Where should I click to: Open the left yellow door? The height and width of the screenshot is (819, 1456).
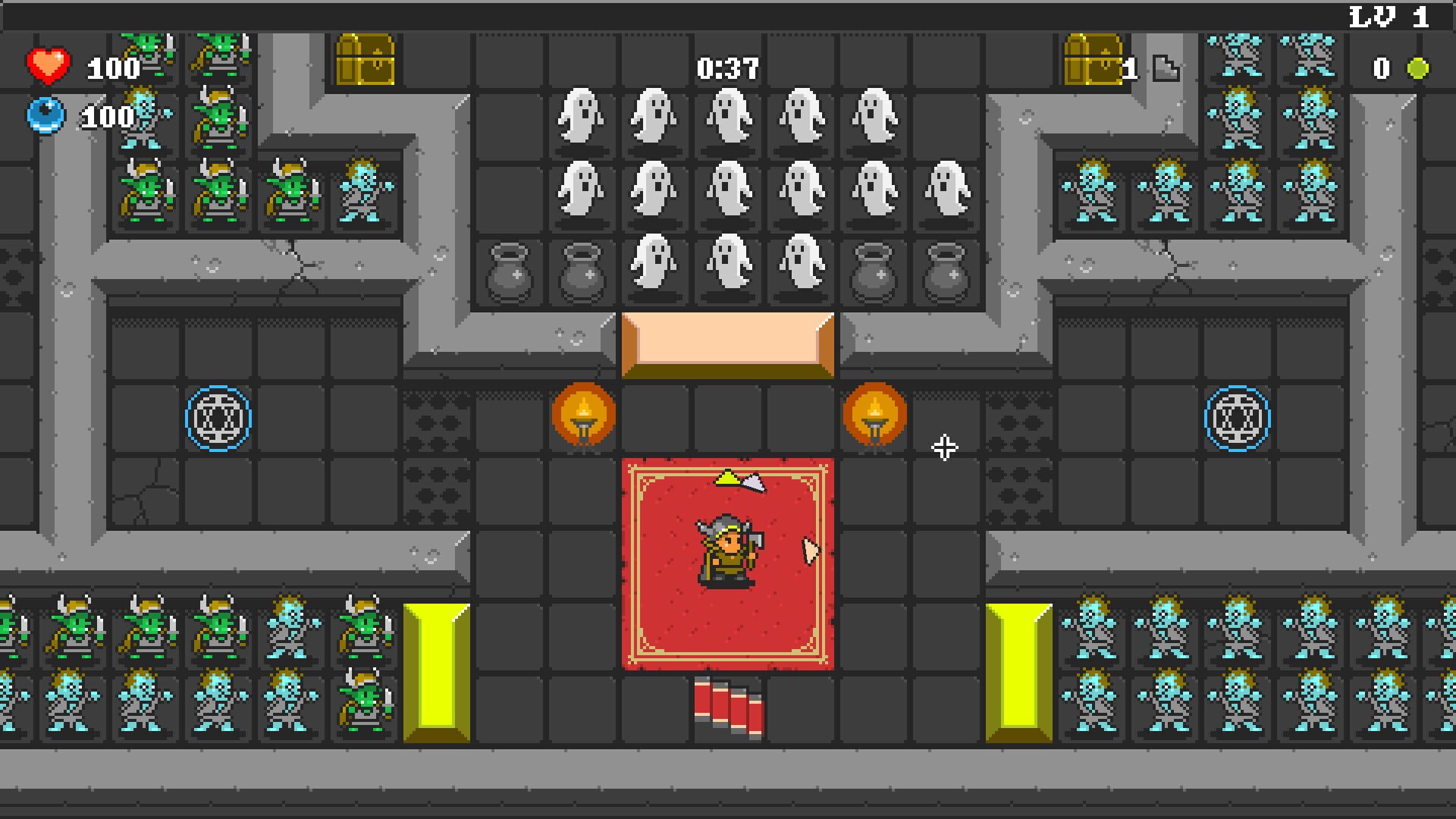[436, 671]
